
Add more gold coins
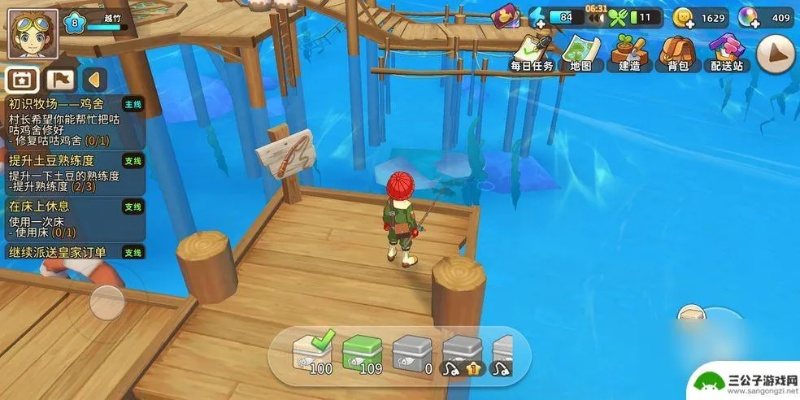click(x=684, y=17)
